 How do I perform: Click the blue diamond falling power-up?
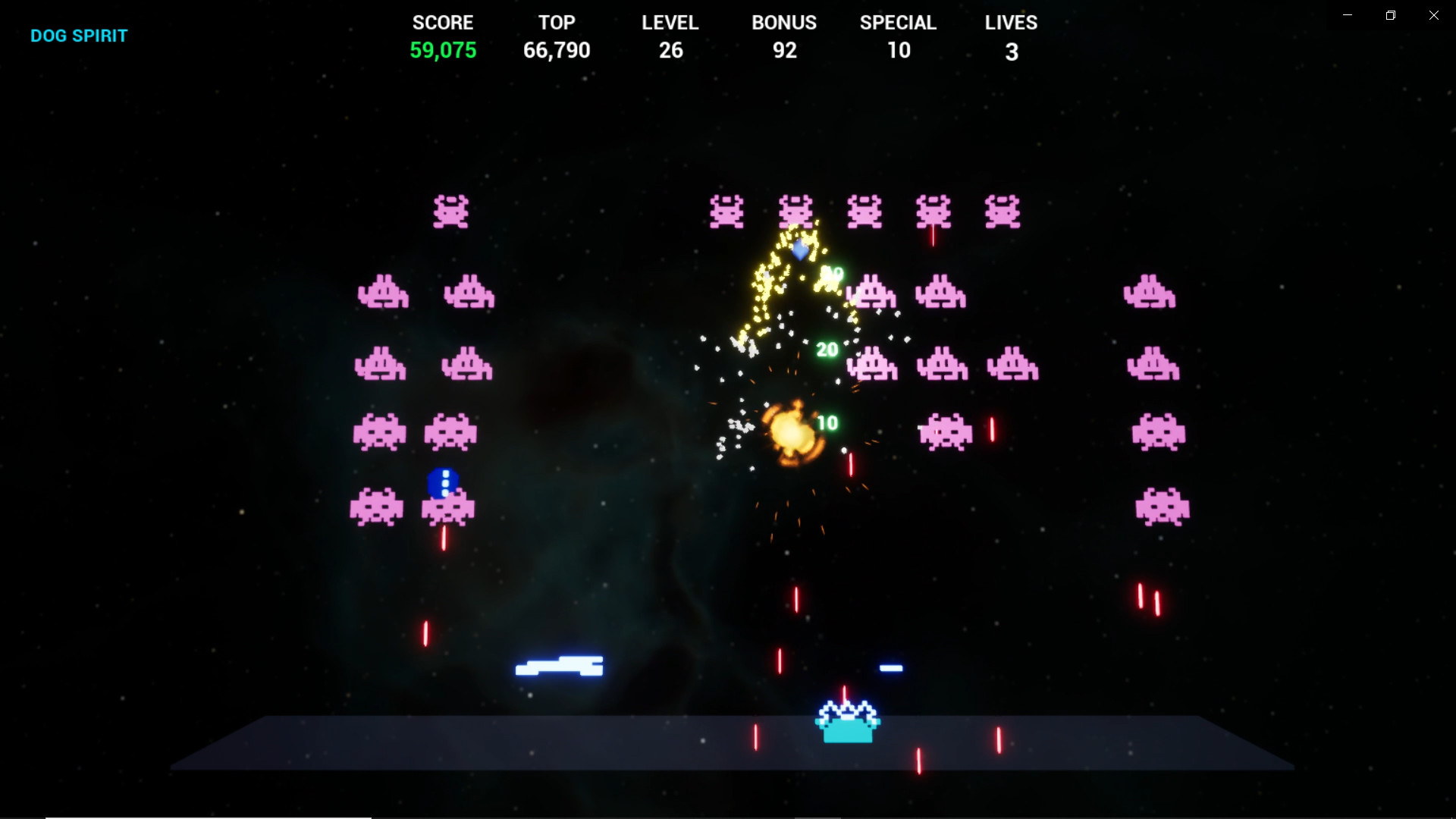coord(801,251)
